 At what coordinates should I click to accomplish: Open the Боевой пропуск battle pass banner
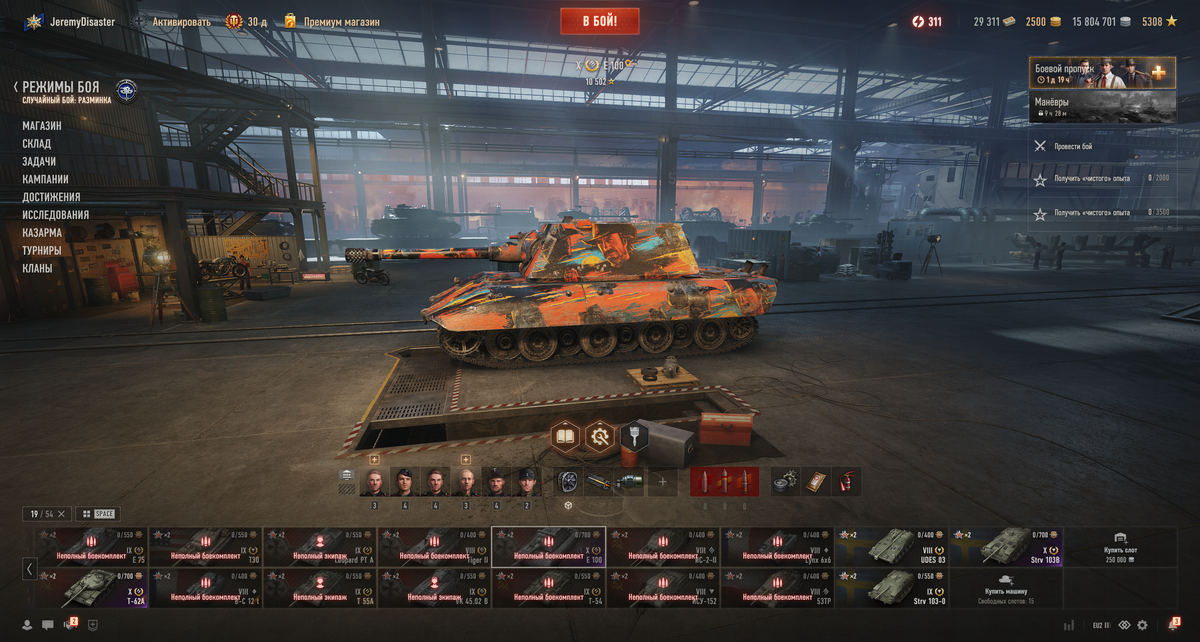(x=1102, y=73)
